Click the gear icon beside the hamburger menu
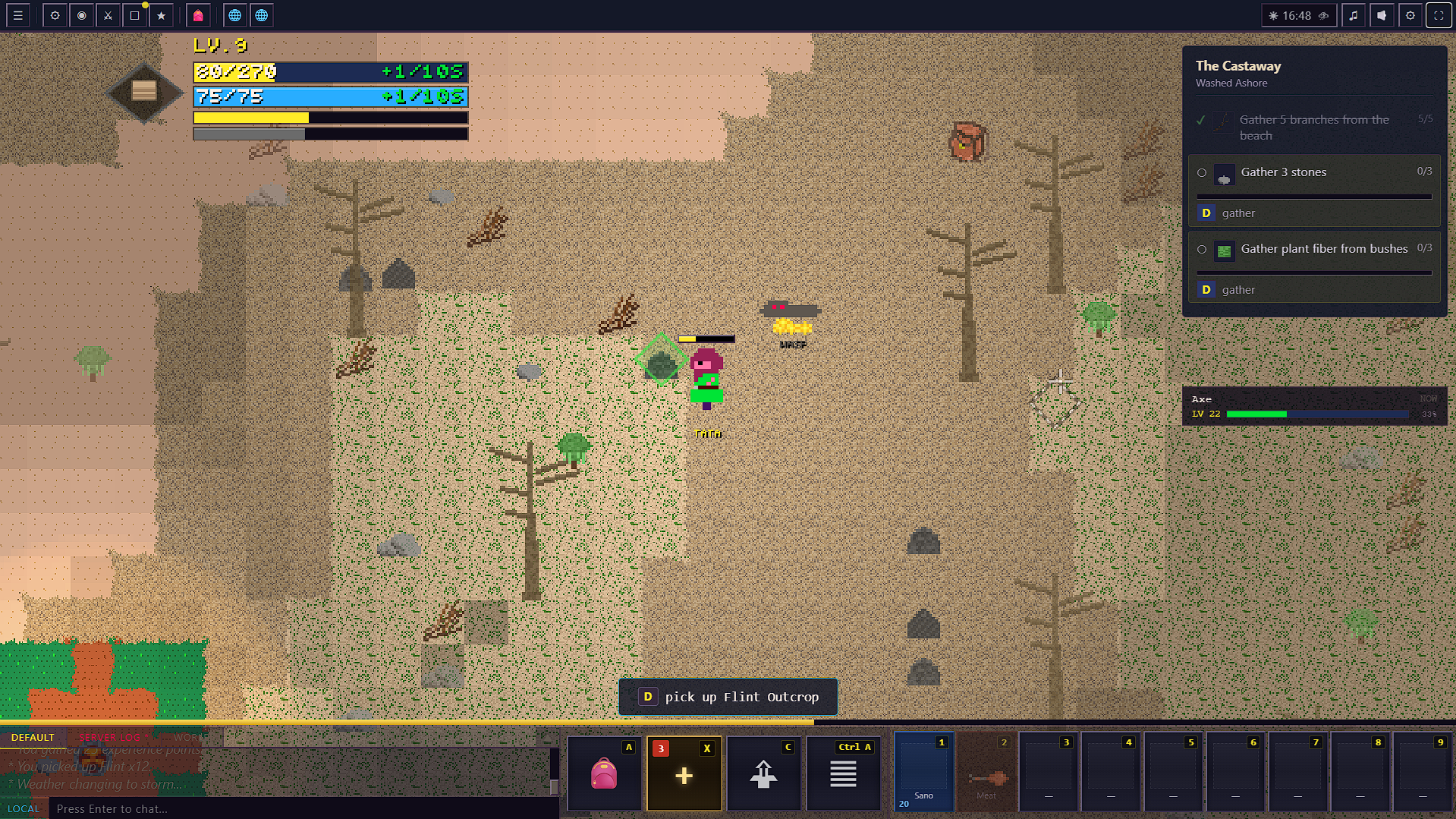The image size is (1456, 819). [54, 14]
